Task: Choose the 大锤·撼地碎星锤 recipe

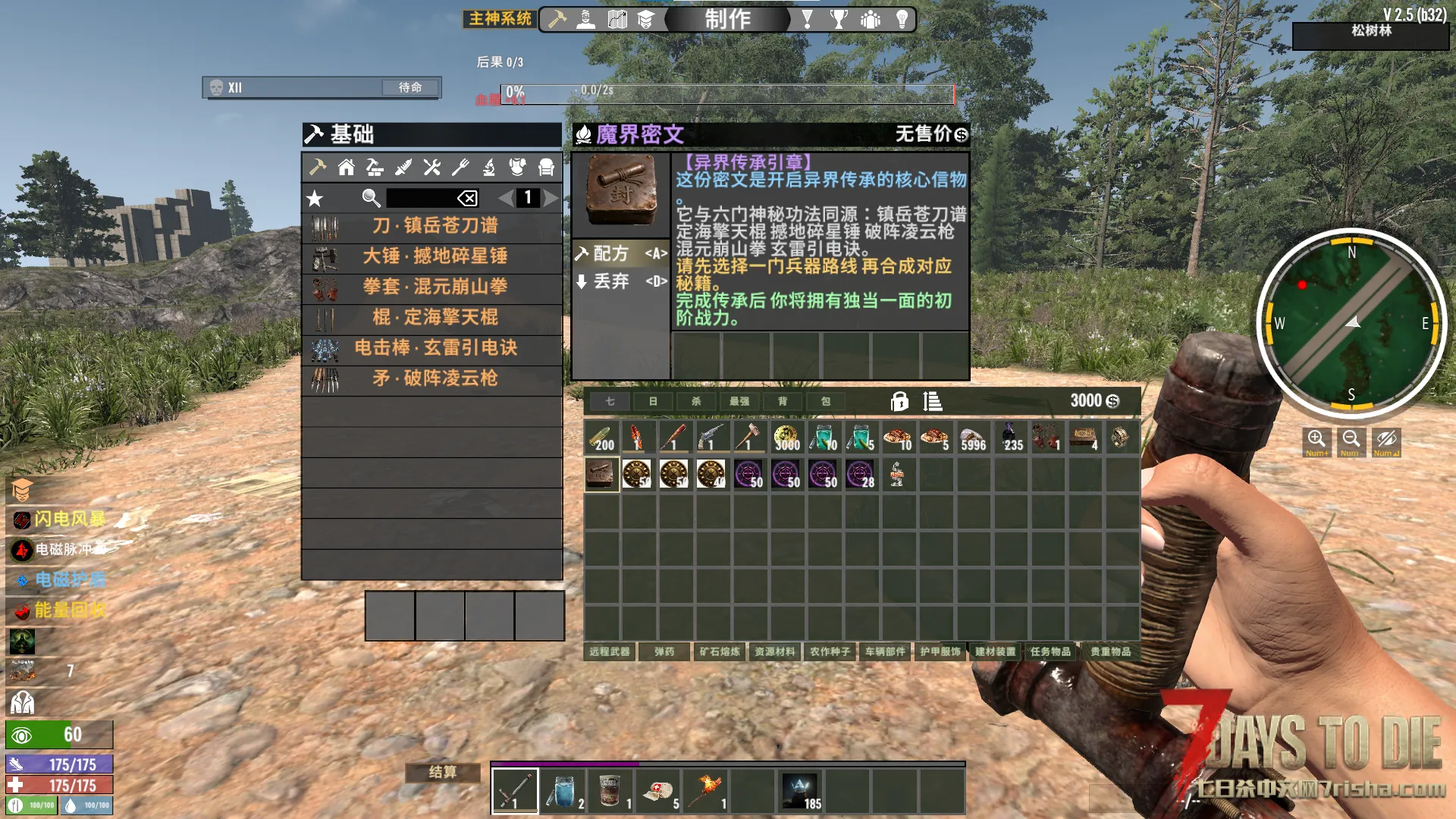Action: pos(433,256)
